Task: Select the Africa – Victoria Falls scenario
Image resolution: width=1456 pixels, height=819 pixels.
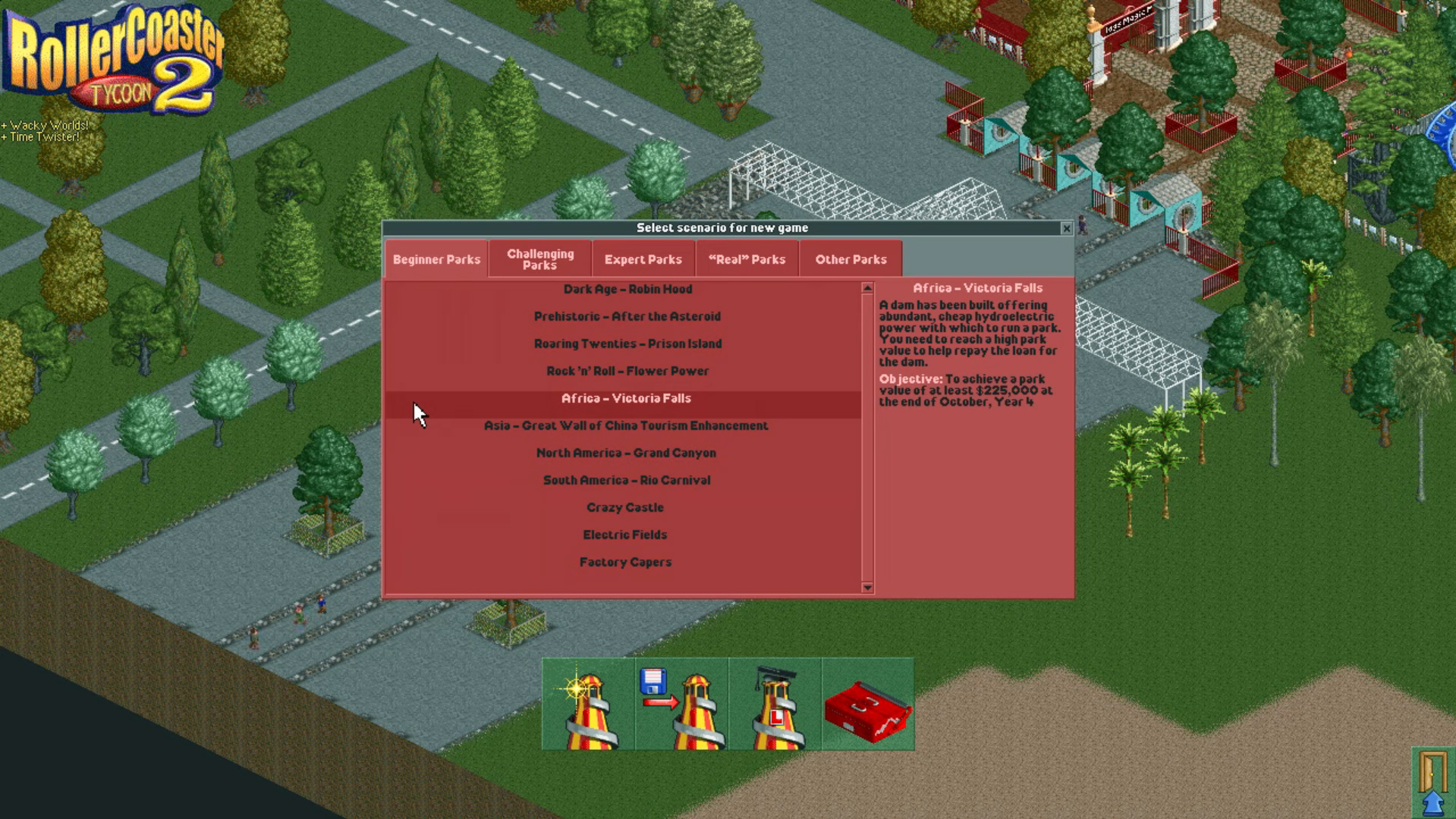Action: [x=625, y=398]
